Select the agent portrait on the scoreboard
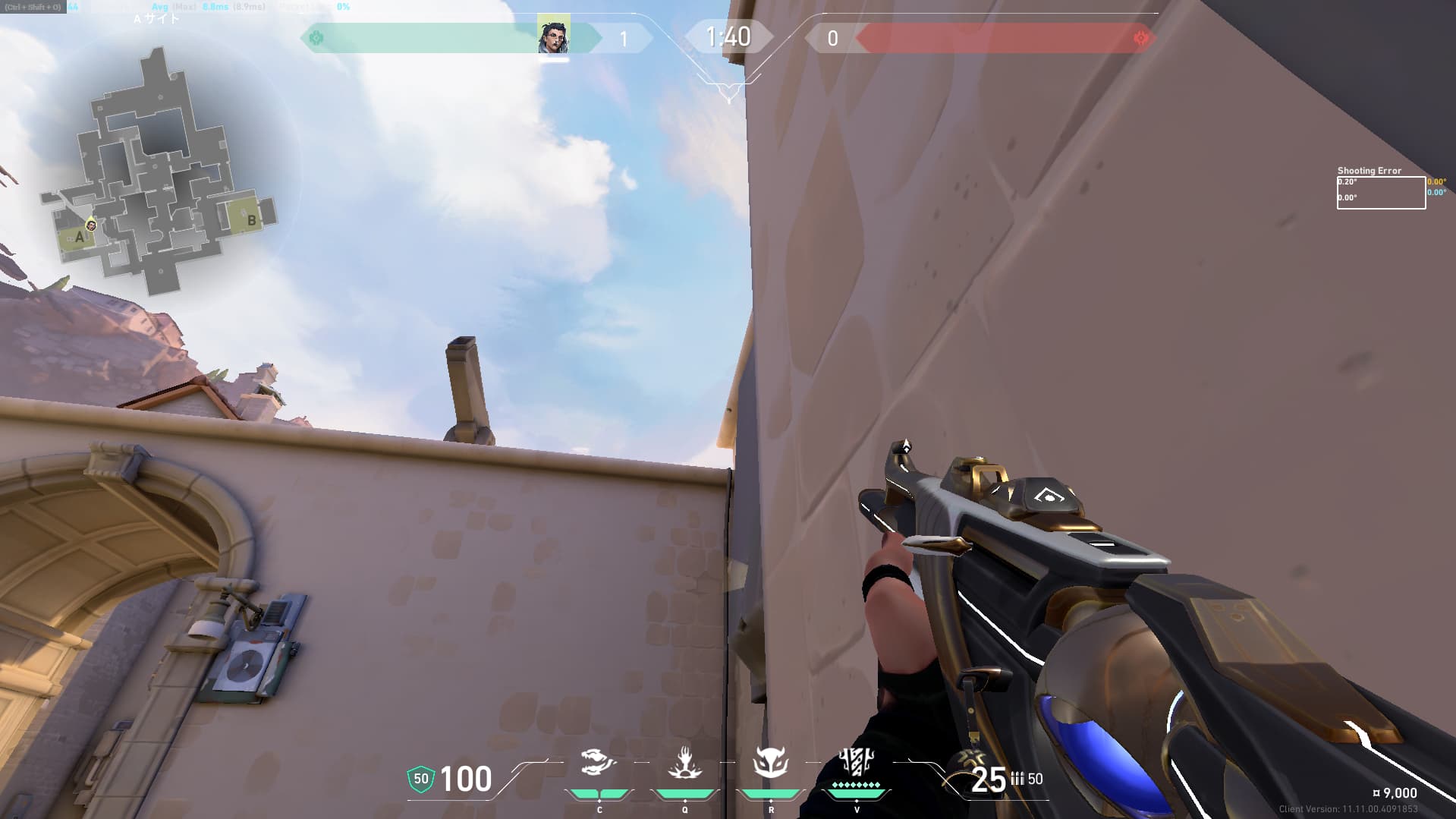1456x819 pixels. (x=553, y=36)
